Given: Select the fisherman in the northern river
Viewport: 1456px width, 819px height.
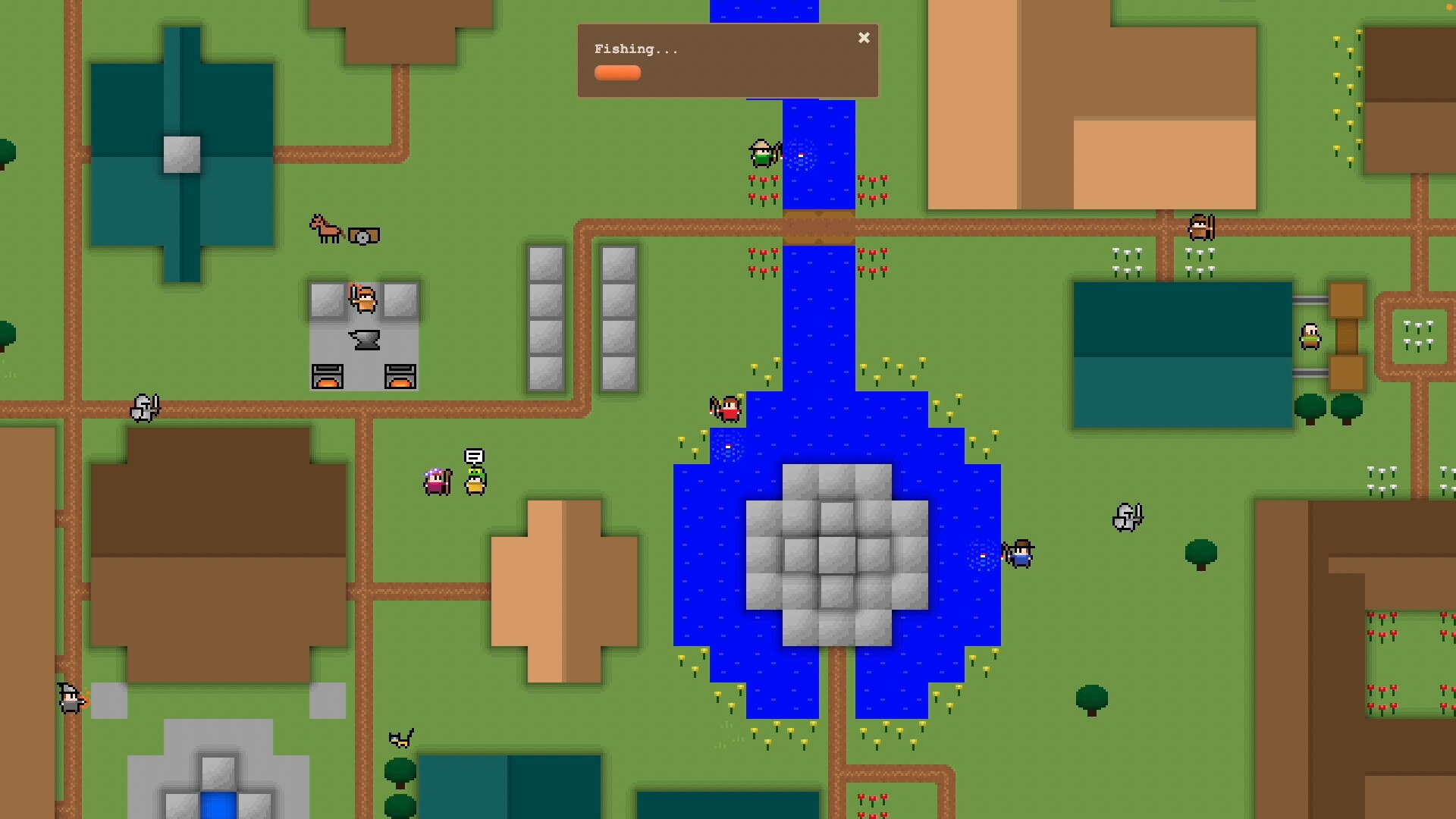Looking at the screenshot, I should pyautogui.click(x=764, y=153).
